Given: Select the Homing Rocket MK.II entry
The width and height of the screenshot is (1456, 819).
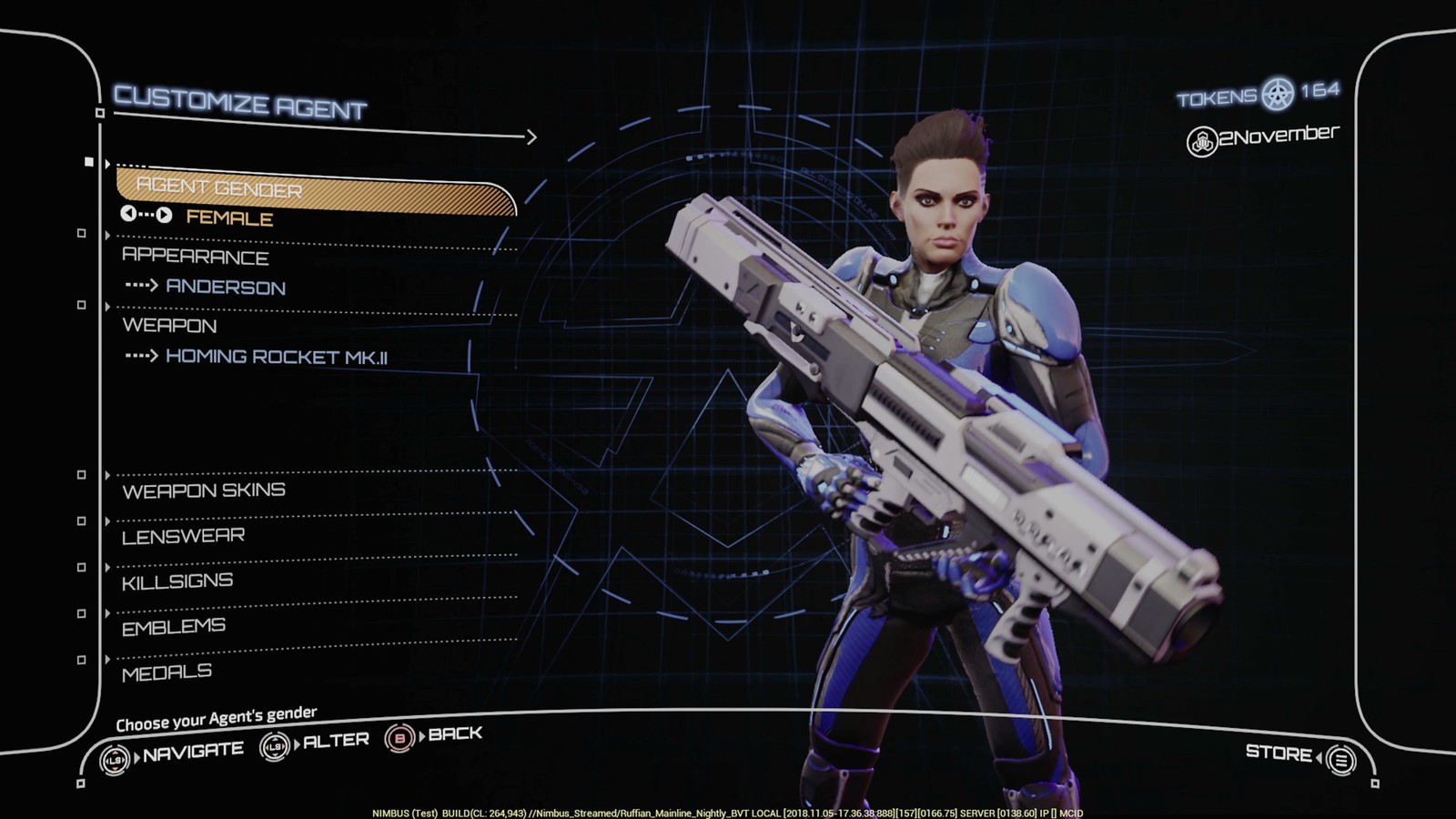Looking at the screenshot, I should click(x=276, y=357).
